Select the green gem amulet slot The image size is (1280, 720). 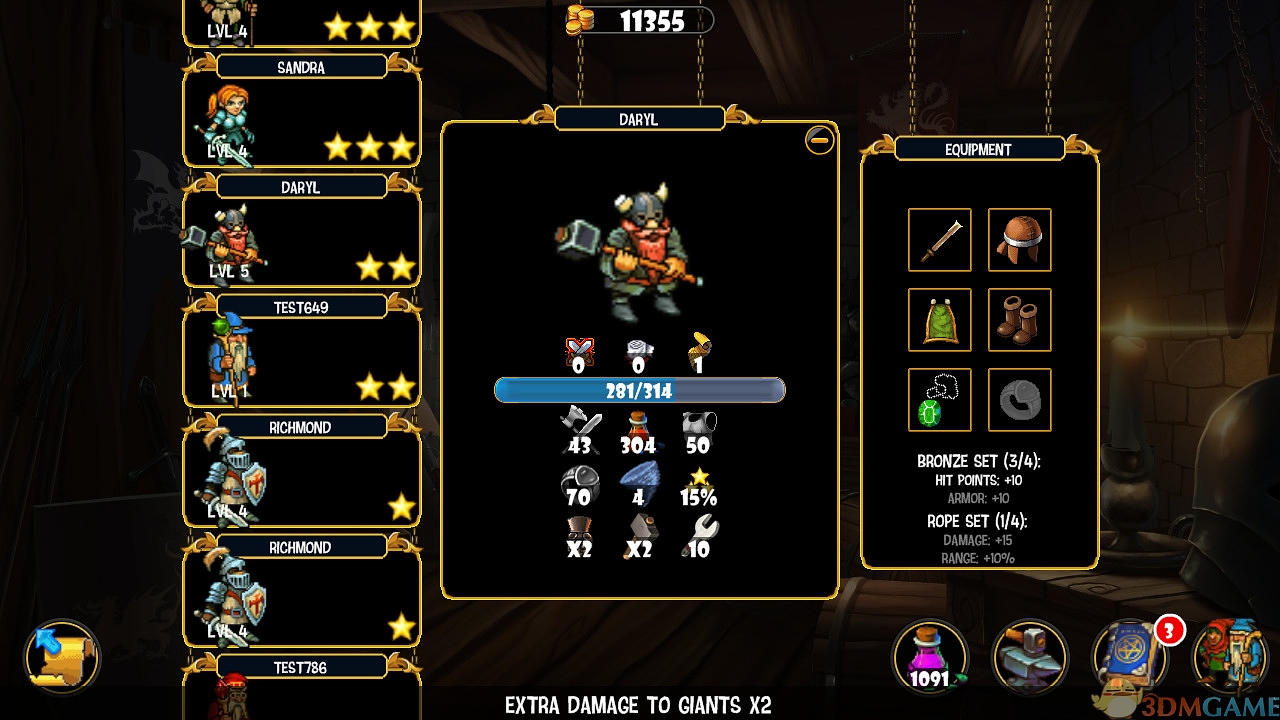point(939,400)
